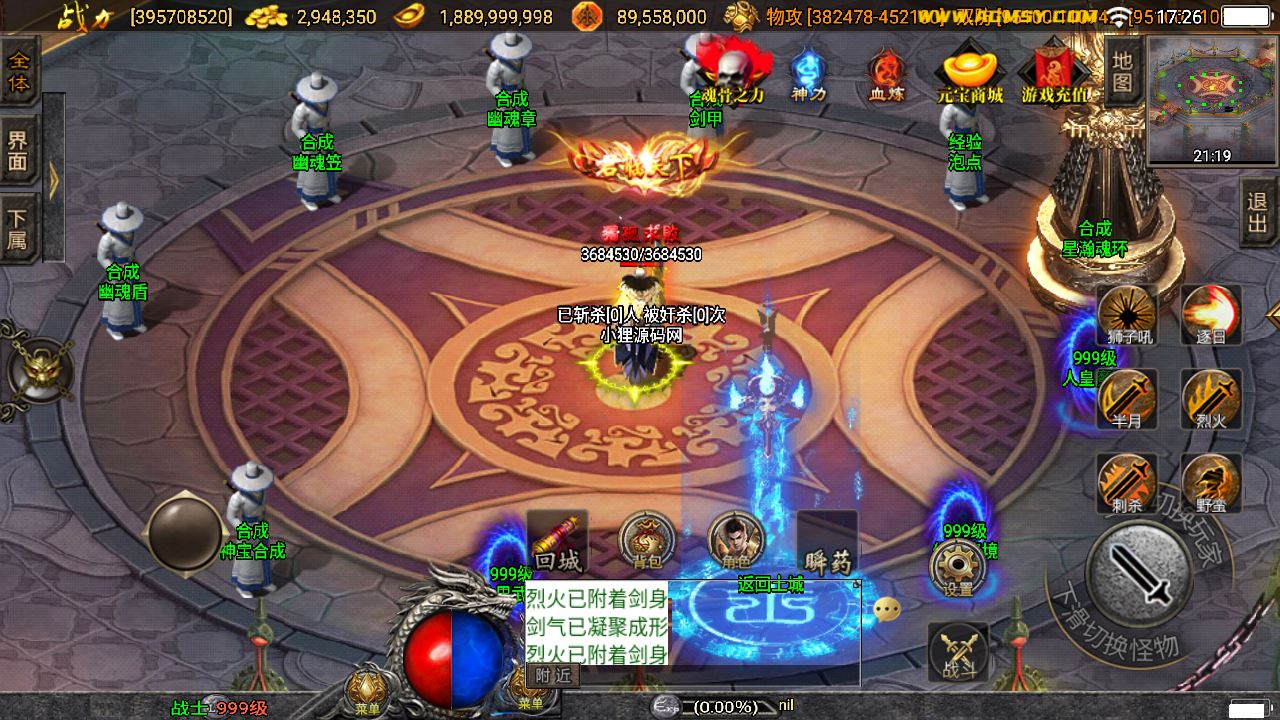
Task: Tap the 回城 return scroll button
Action: [557, 542]
